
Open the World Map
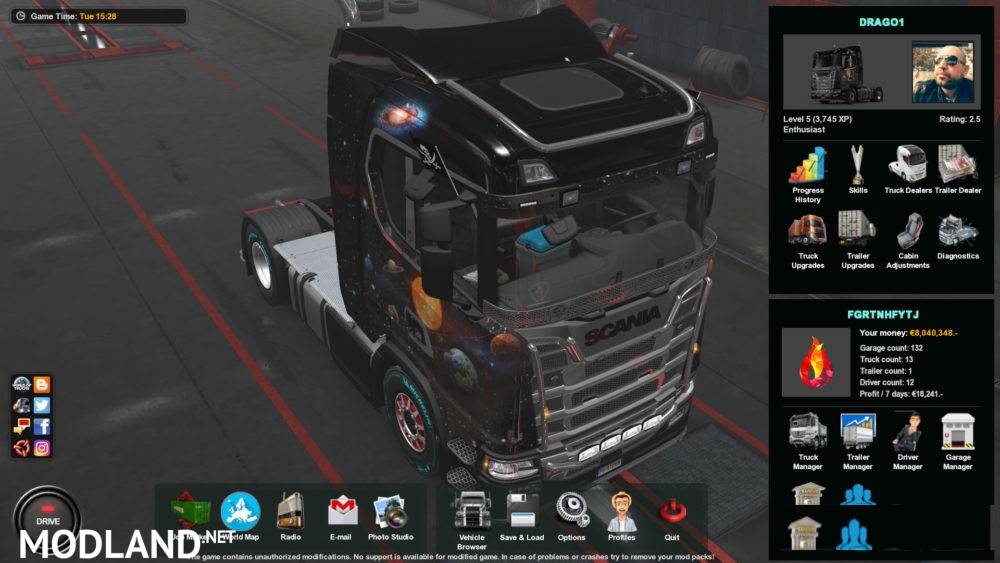pyautogui.click(x=240, y=512)
